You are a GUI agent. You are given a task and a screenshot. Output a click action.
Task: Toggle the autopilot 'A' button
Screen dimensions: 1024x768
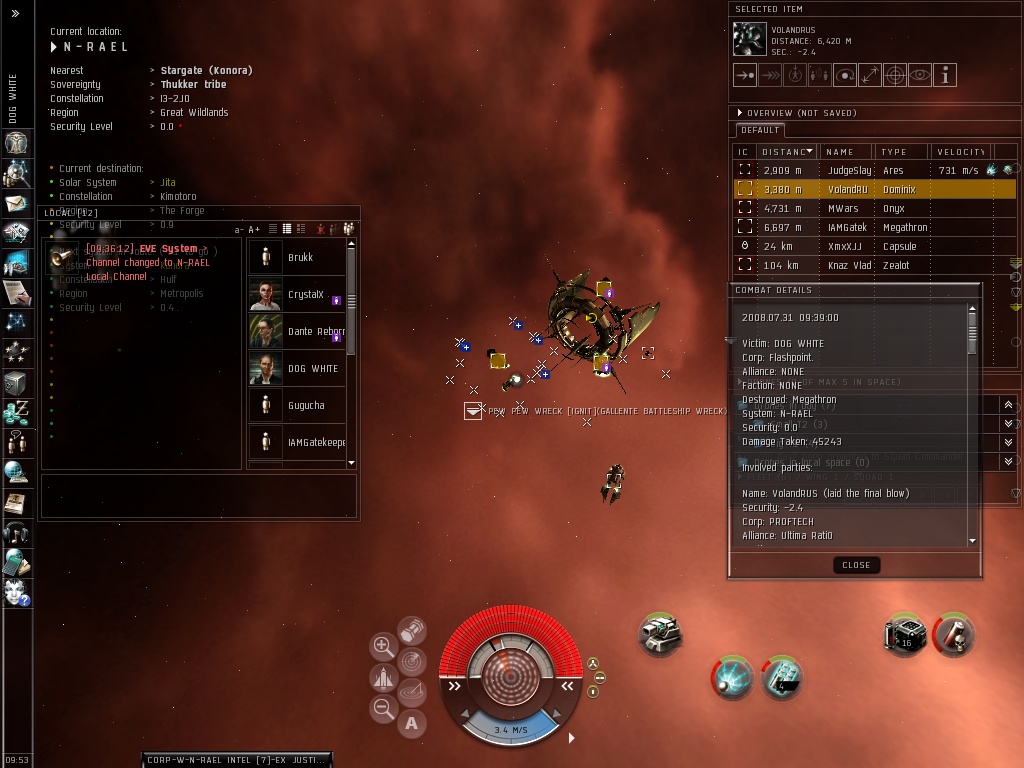point(412,724)
